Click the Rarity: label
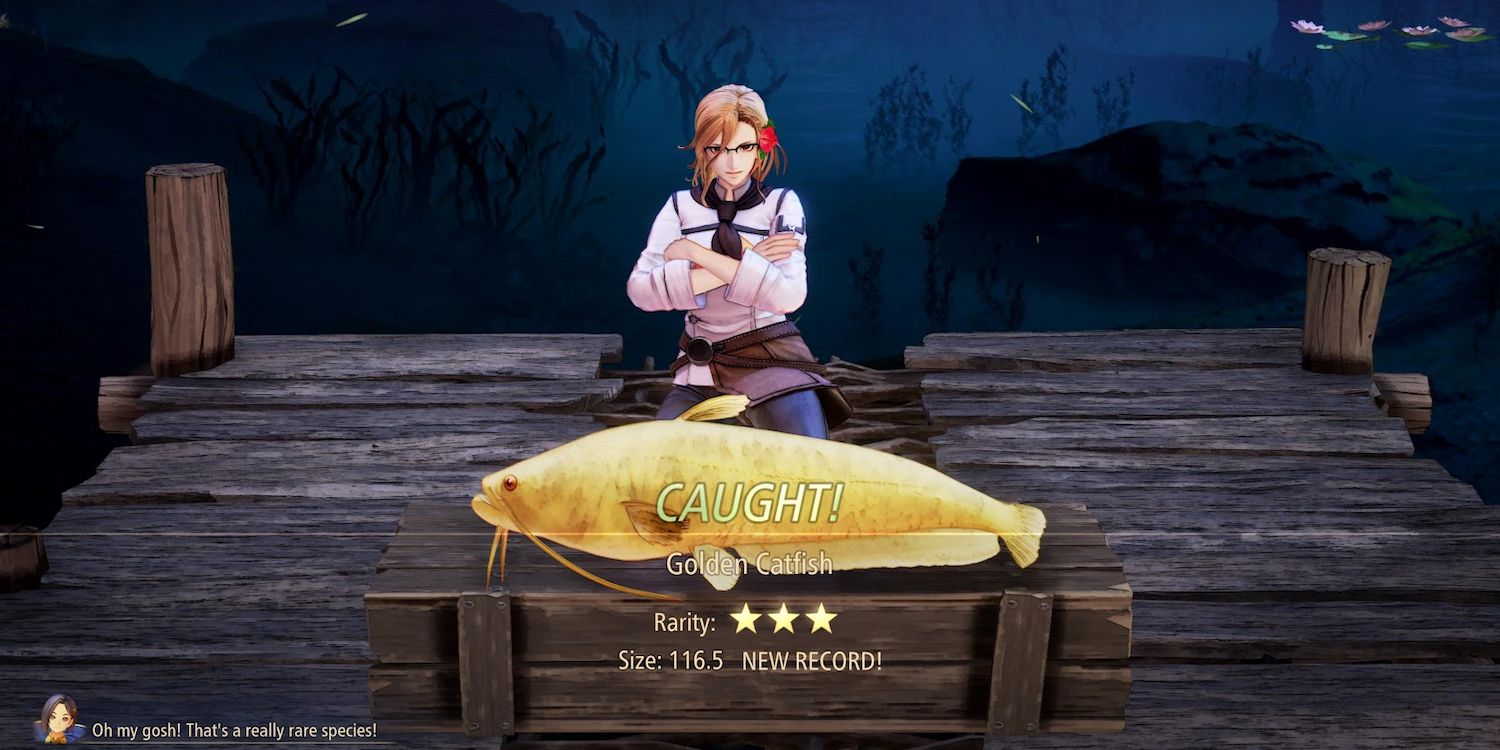Image resolution: width=1500 pixels, height=750 pixels. [685, 621]
